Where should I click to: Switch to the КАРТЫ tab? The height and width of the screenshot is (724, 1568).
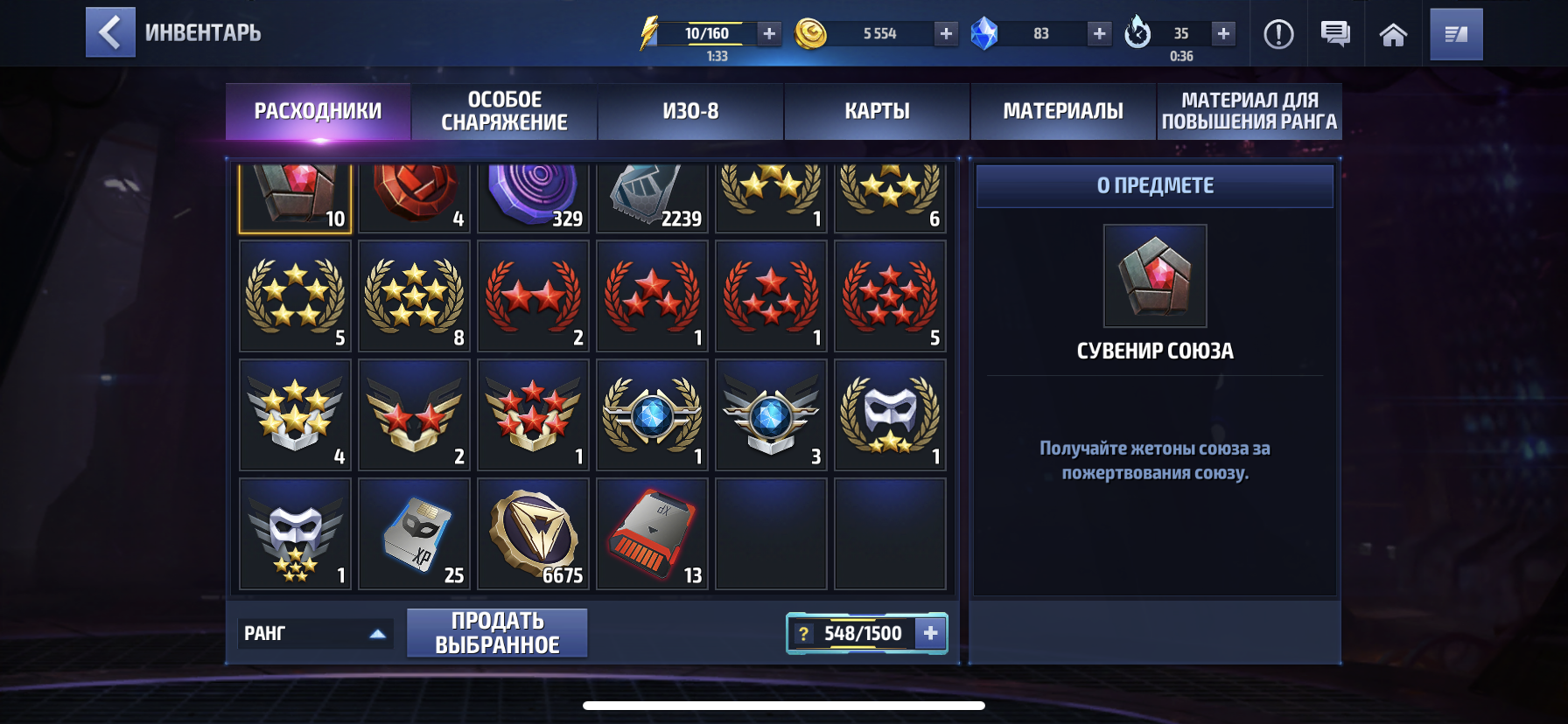coord(877,111)
